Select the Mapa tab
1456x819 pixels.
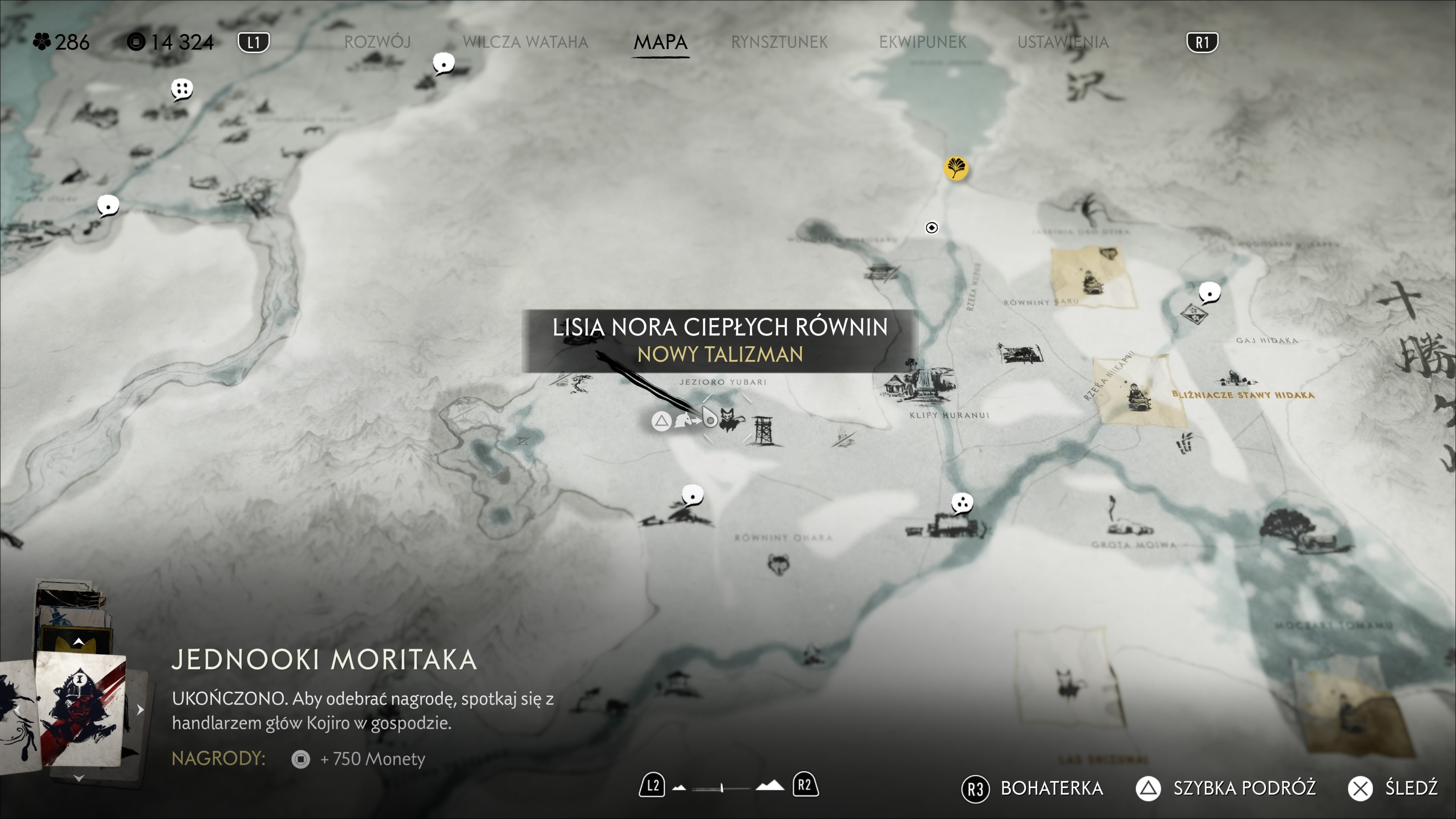pos(660,42)
